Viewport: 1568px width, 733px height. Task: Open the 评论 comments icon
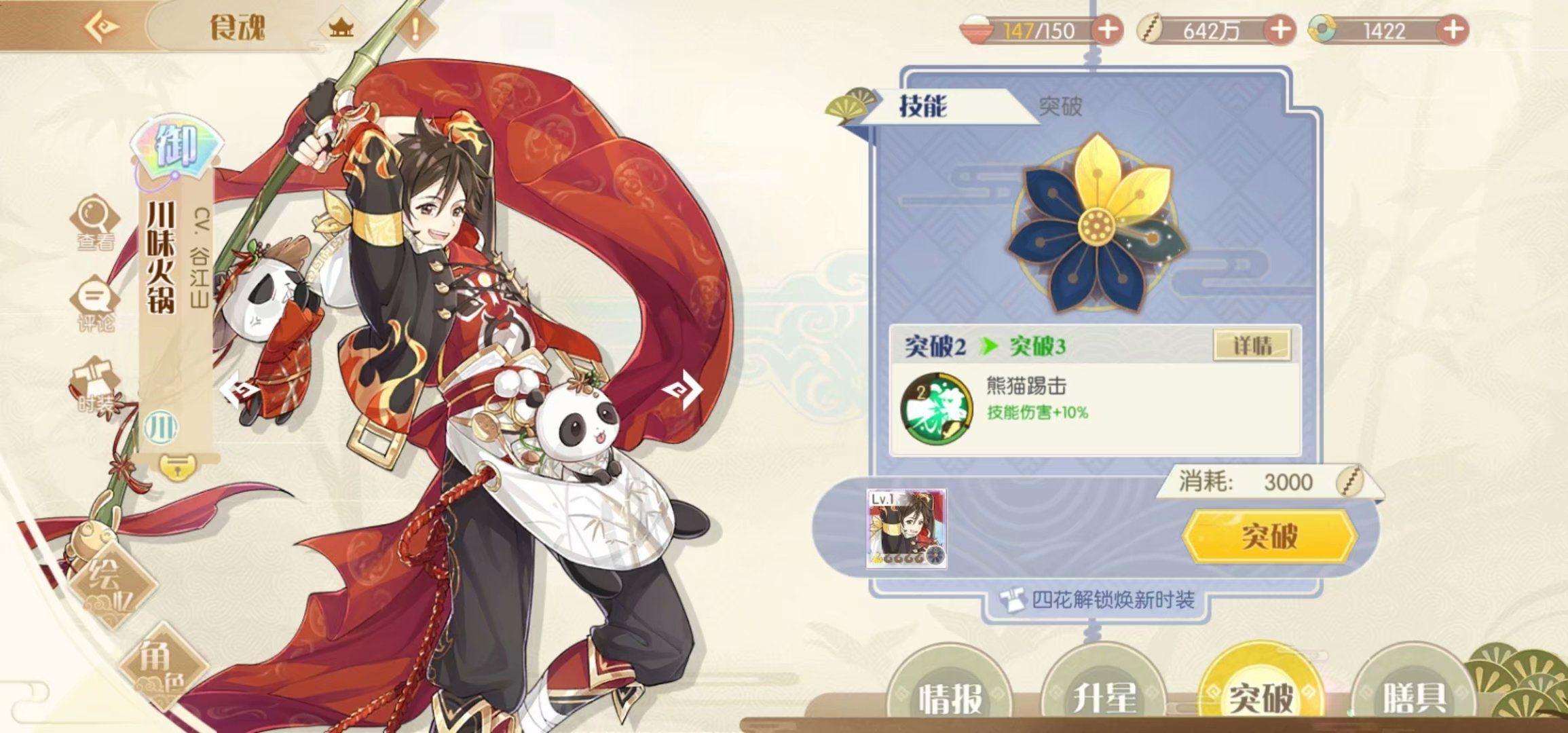(95, 303)
